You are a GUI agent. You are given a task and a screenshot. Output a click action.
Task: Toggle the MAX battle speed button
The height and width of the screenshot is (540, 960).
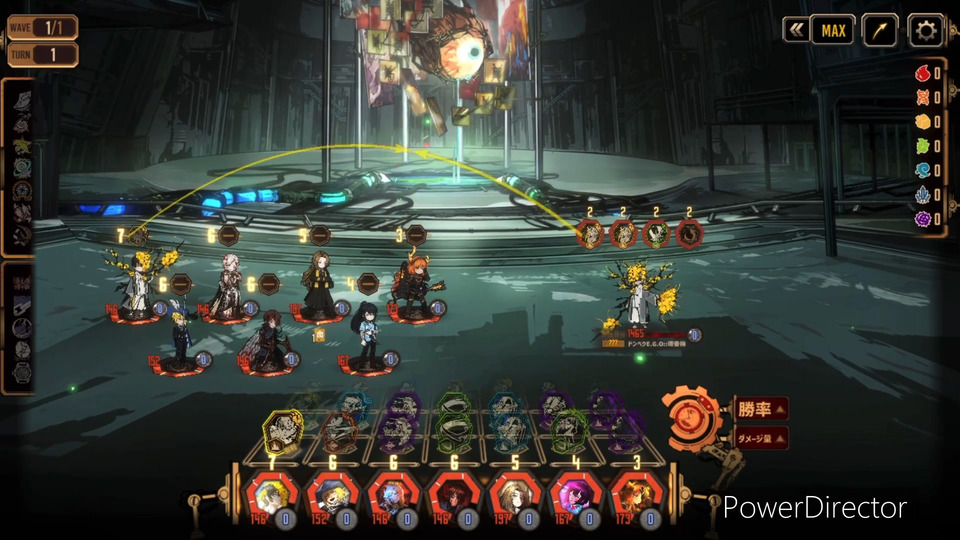pos(833,31)
